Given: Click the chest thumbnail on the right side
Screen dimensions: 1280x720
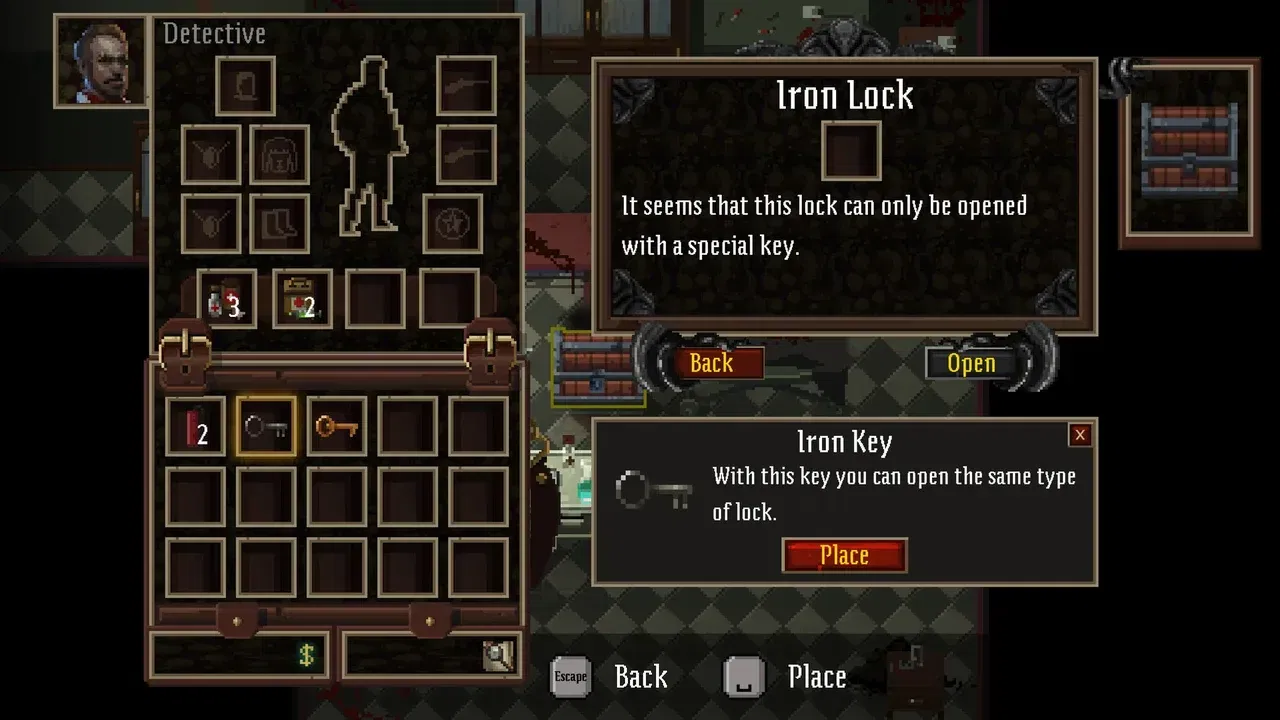Looking at the screenshot, I should (1188, 148).
